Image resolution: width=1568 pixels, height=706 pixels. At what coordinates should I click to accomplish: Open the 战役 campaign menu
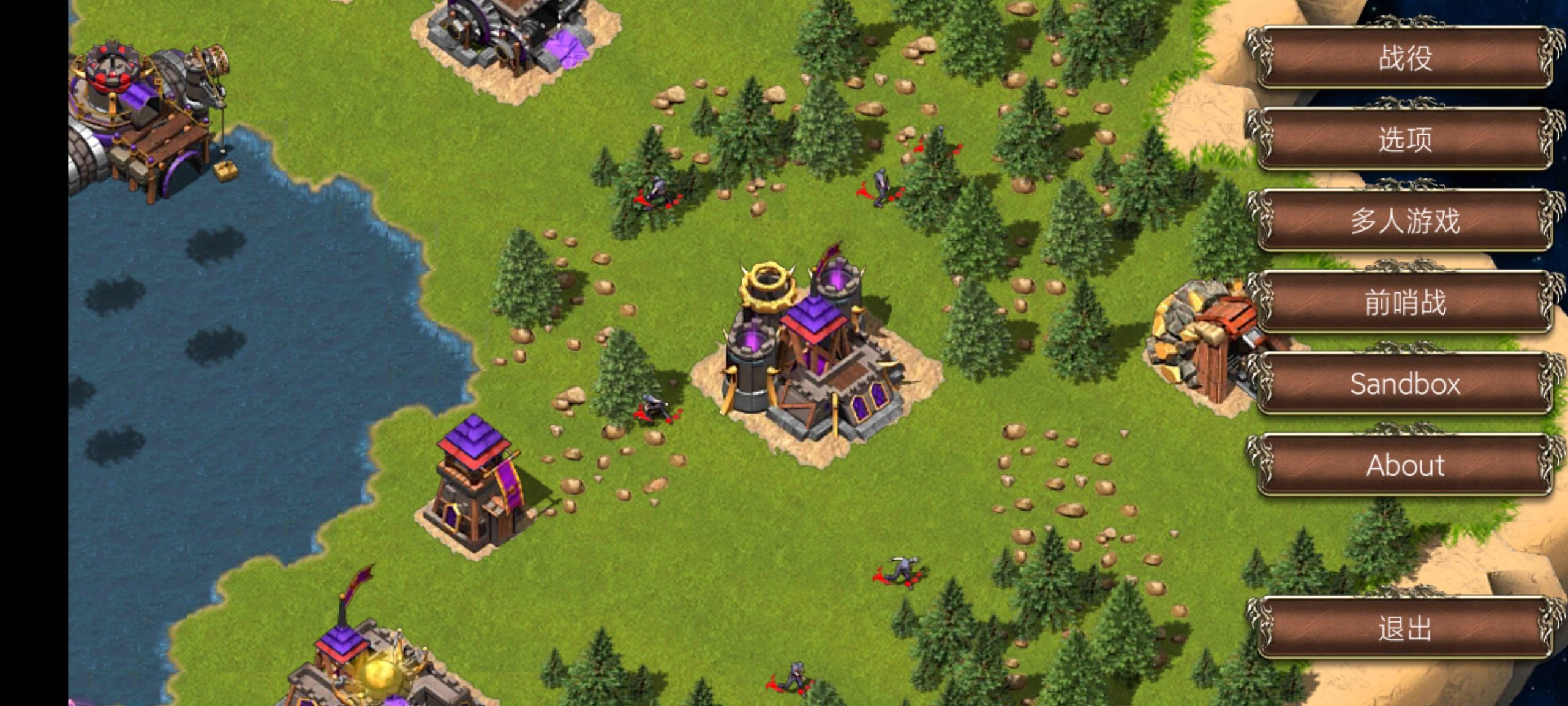tap(1404, 58)
